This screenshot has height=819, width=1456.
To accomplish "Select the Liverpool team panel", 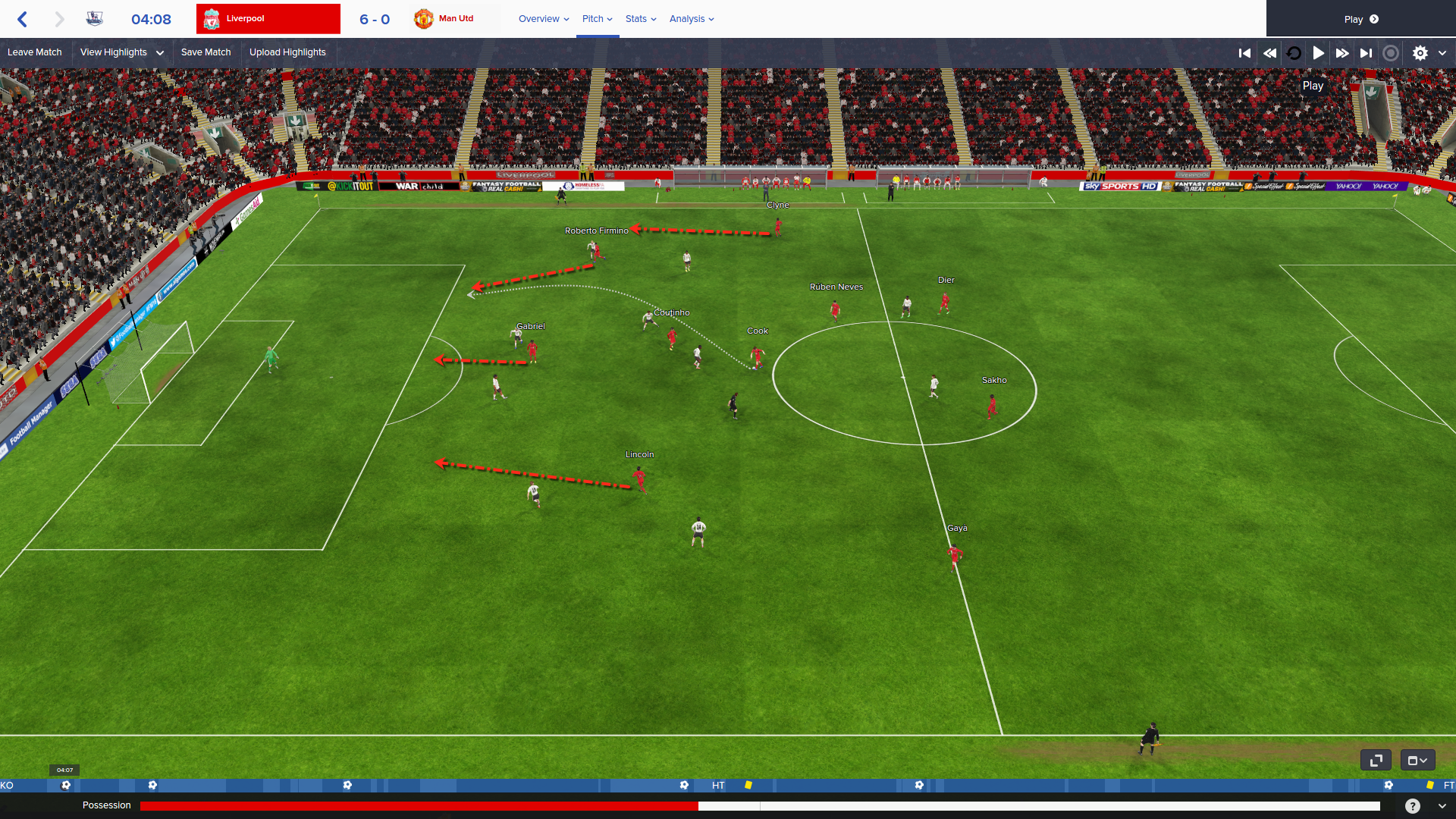I will pyautogui.click(x=268, y=19).
